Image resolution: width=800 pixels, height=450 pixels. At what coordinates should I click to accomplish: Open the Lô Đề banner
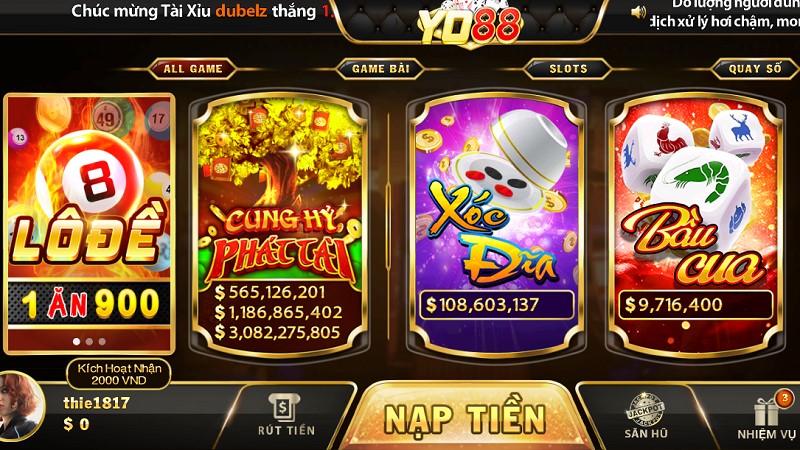click(x=90, y=220)
